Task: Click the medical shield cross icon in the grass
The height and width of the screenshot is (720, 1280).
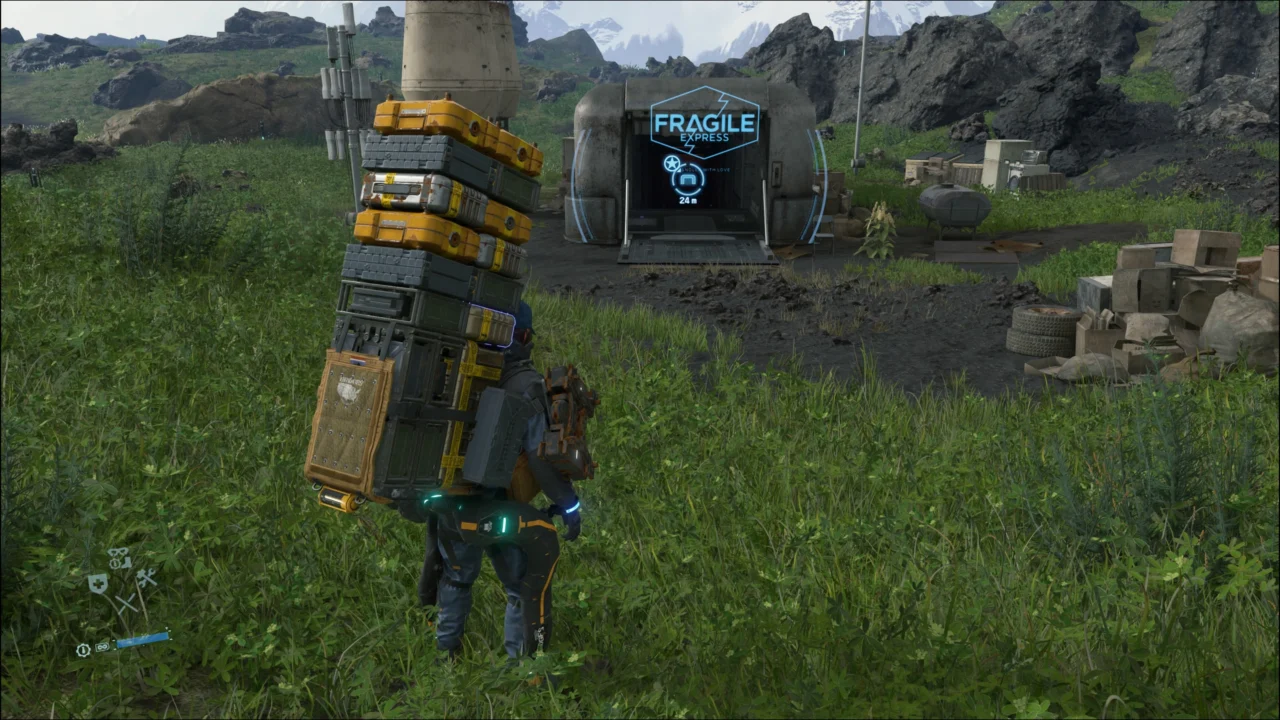Action: click(x=98, y=583)
